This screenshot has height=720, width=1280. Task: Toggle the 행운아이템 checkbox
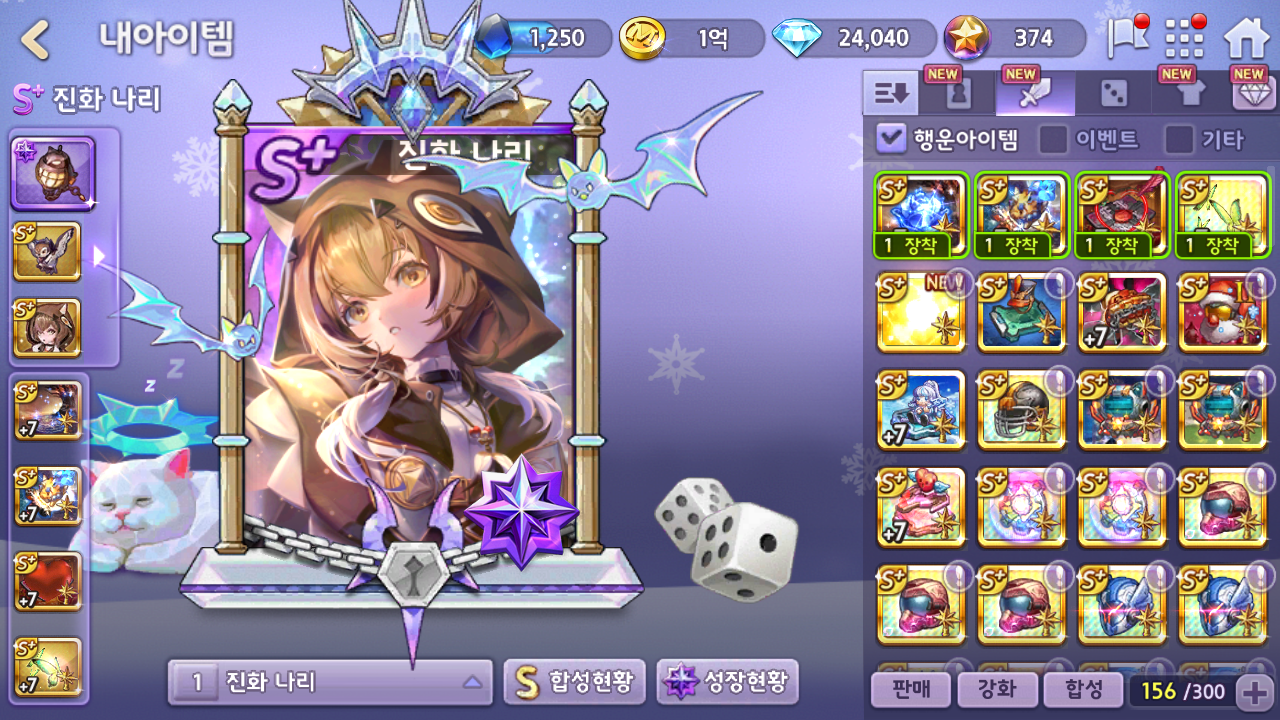tap(890, 139)
